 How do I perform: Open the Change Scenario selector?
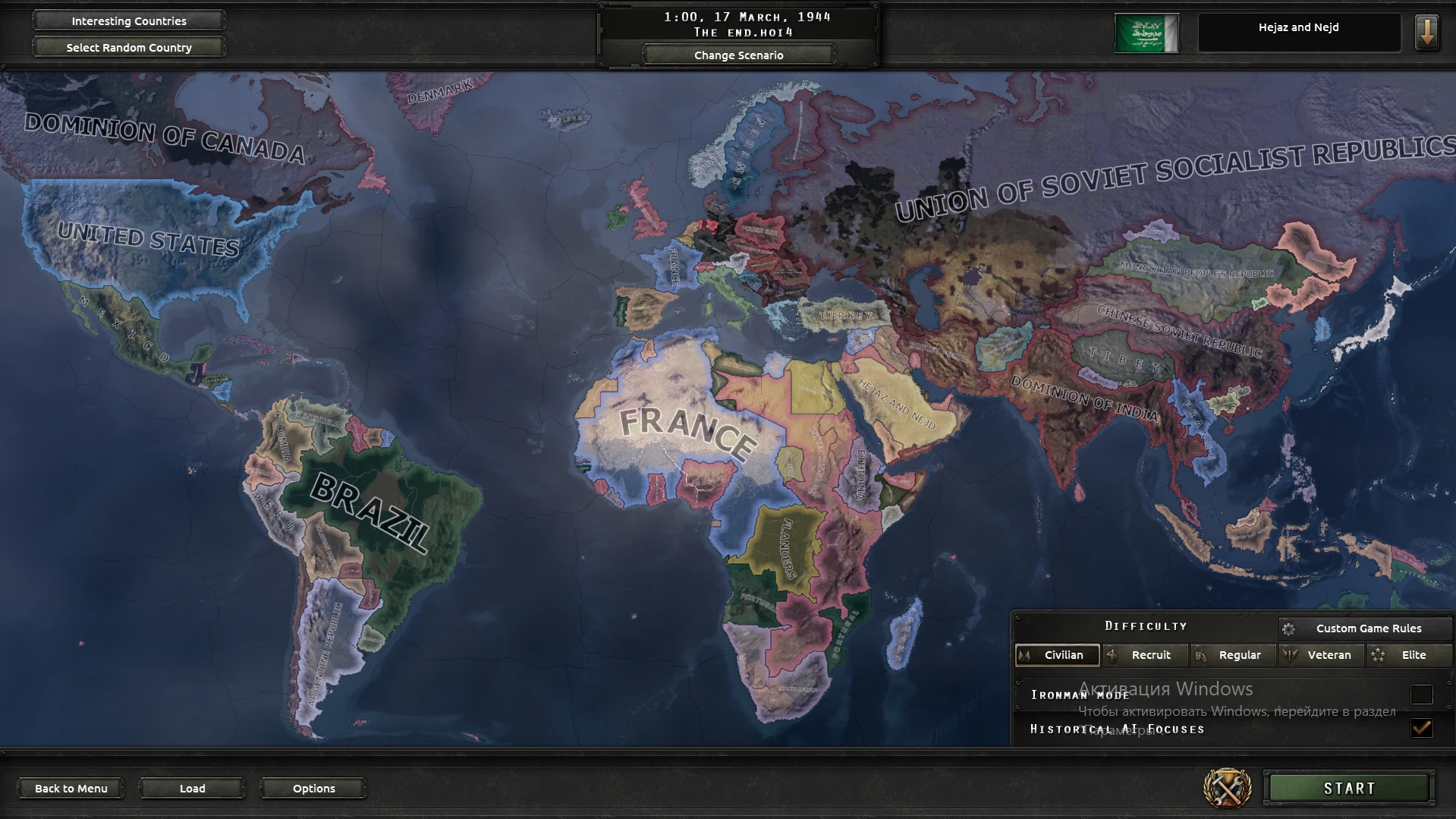tap(737, 54)
